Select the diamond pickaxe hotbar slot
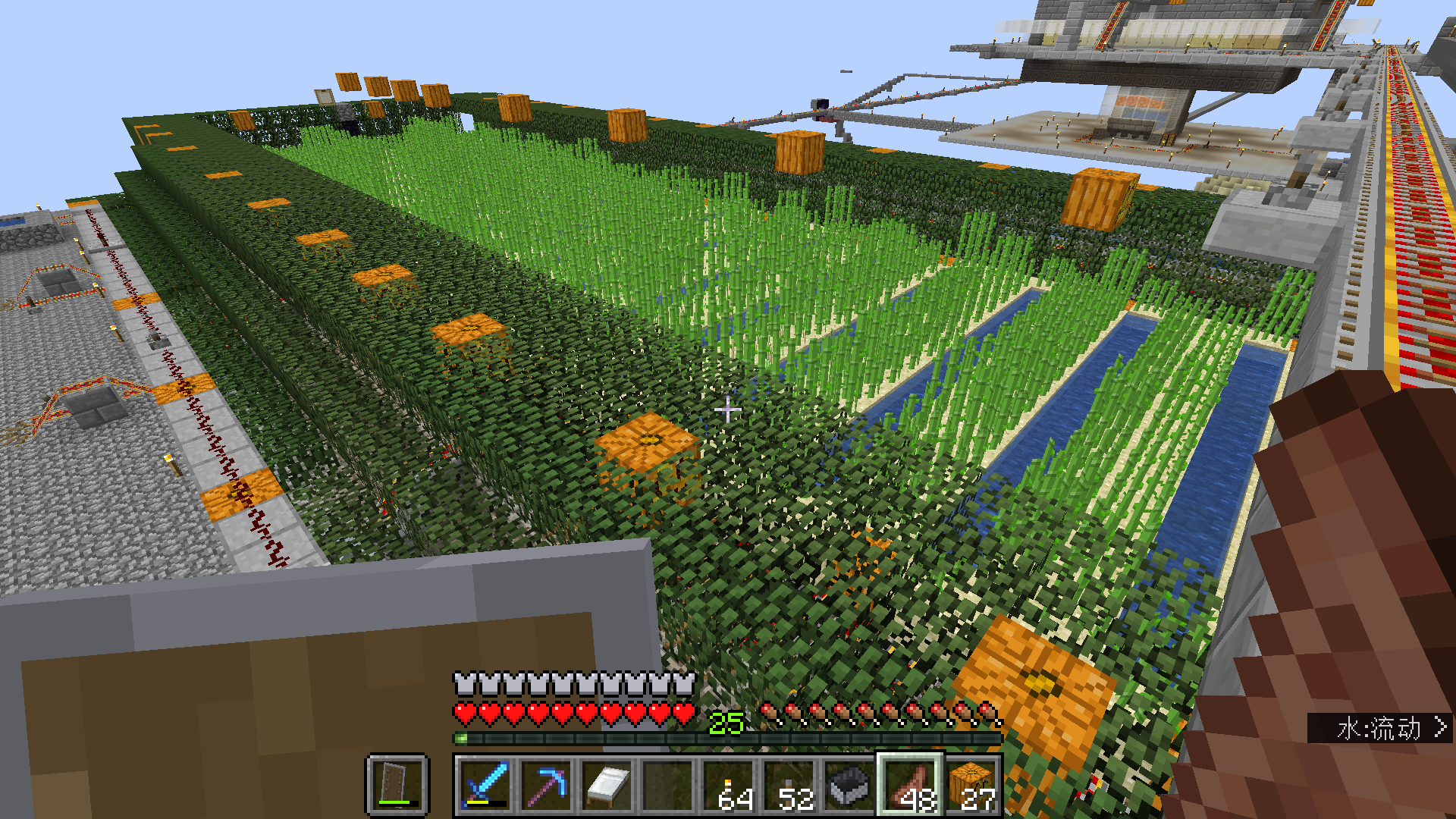Image resolution: width=1456 pixels, height=819 pixels. click(x=546, y=786)
